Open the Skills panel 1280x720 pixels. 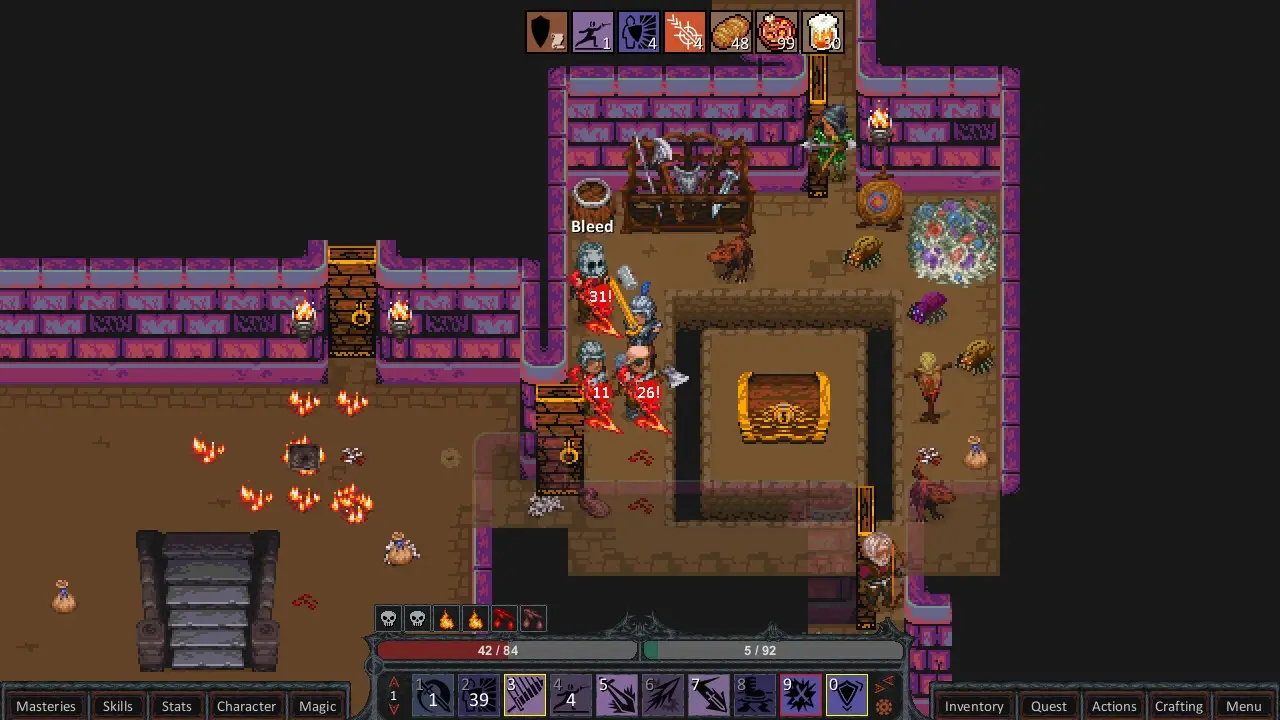tap(117, 706)
